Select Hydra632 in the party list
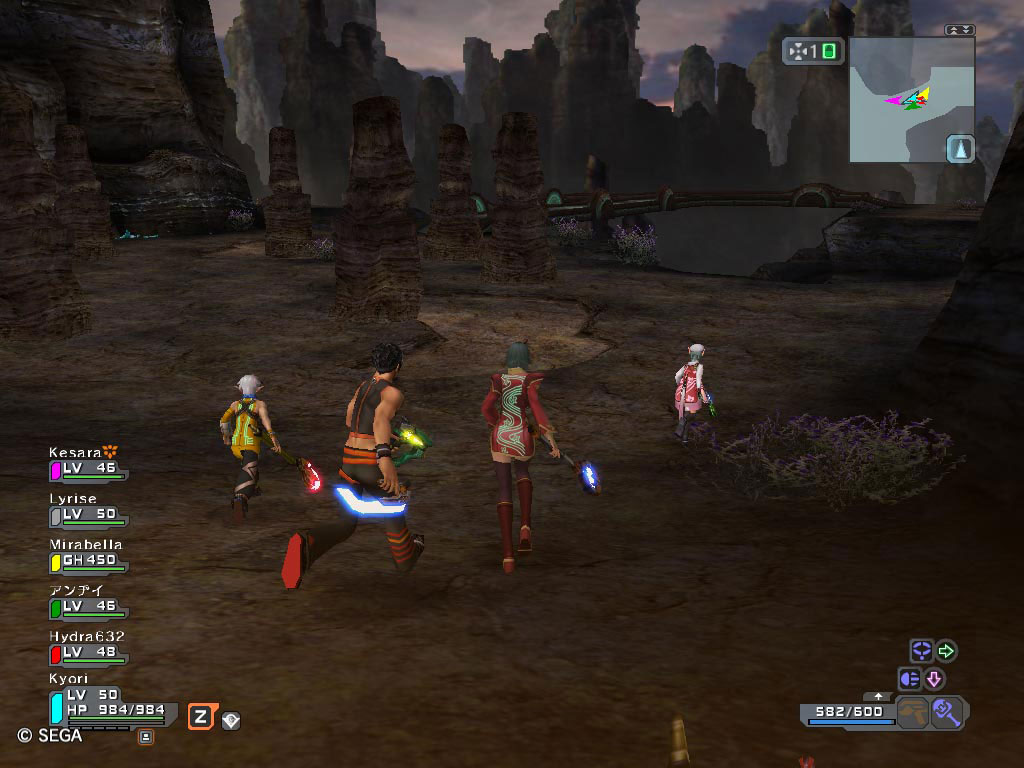This screenshot has width=1024, height=768. tap(88, 647)
